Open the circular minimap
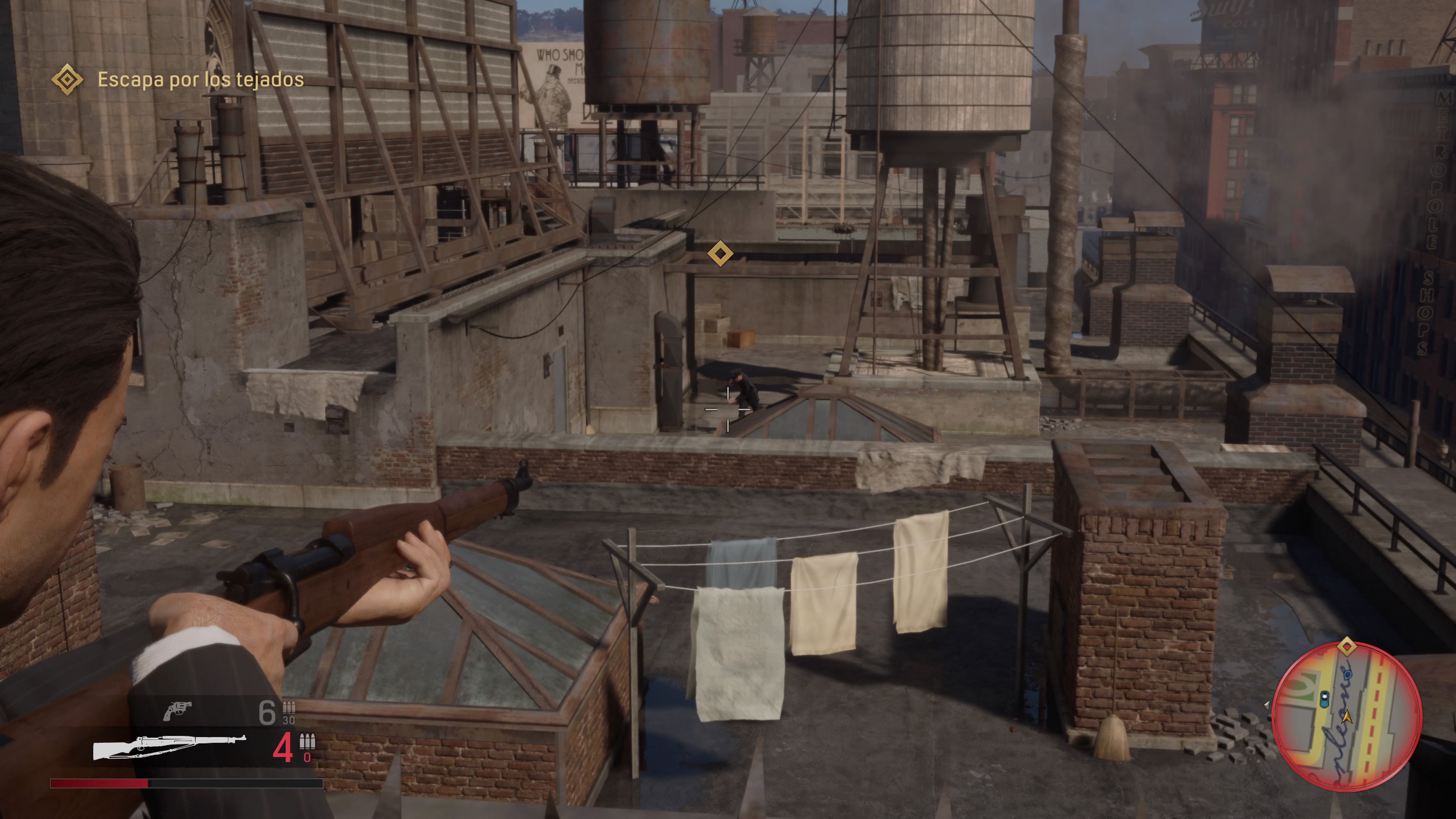The height and width of the screenshot is (819, 1456). [x=1346, y=716]
